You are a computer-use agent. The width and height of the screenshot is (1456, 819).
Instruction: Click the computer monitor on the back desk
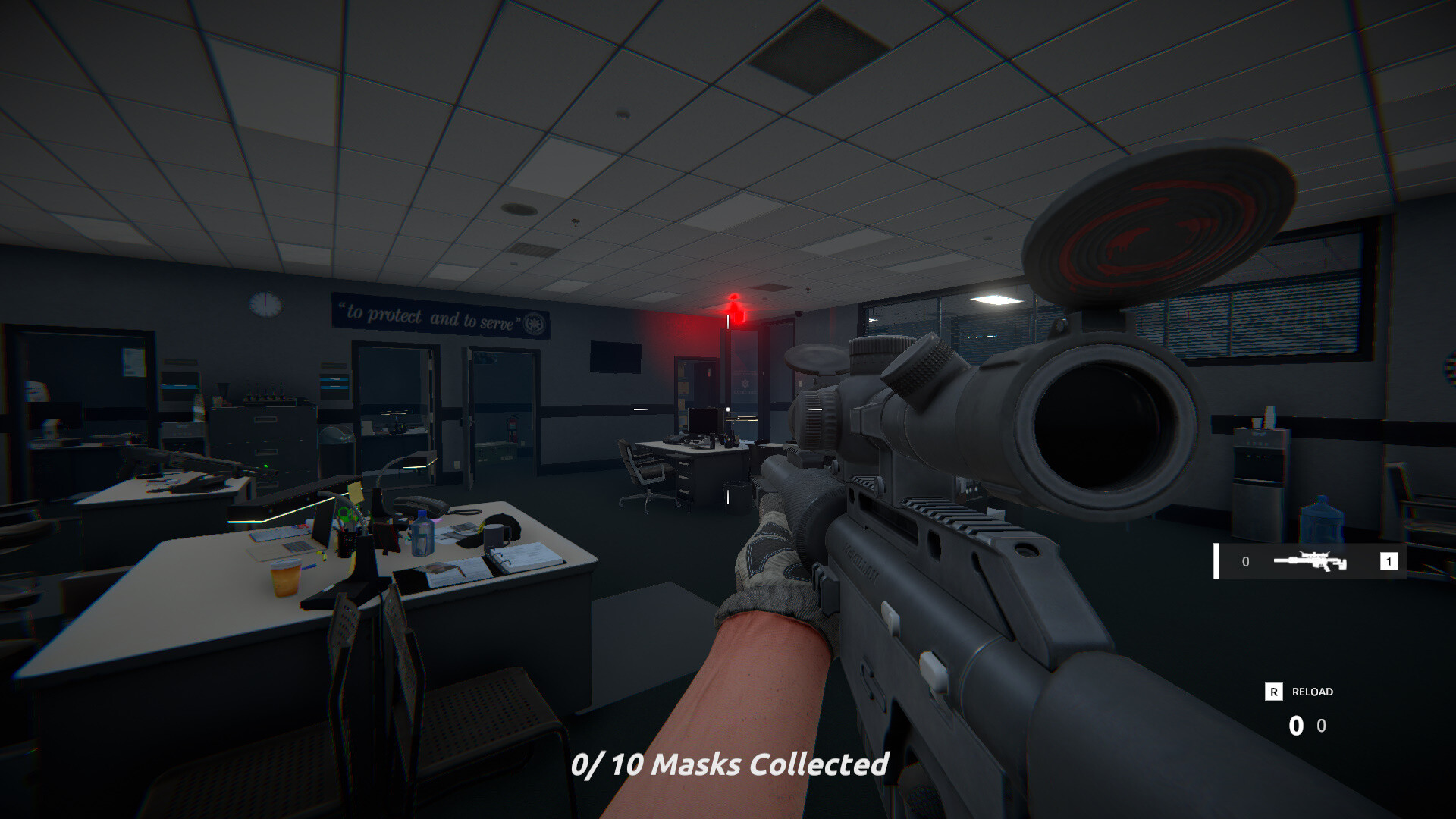(x=702, y=422)
